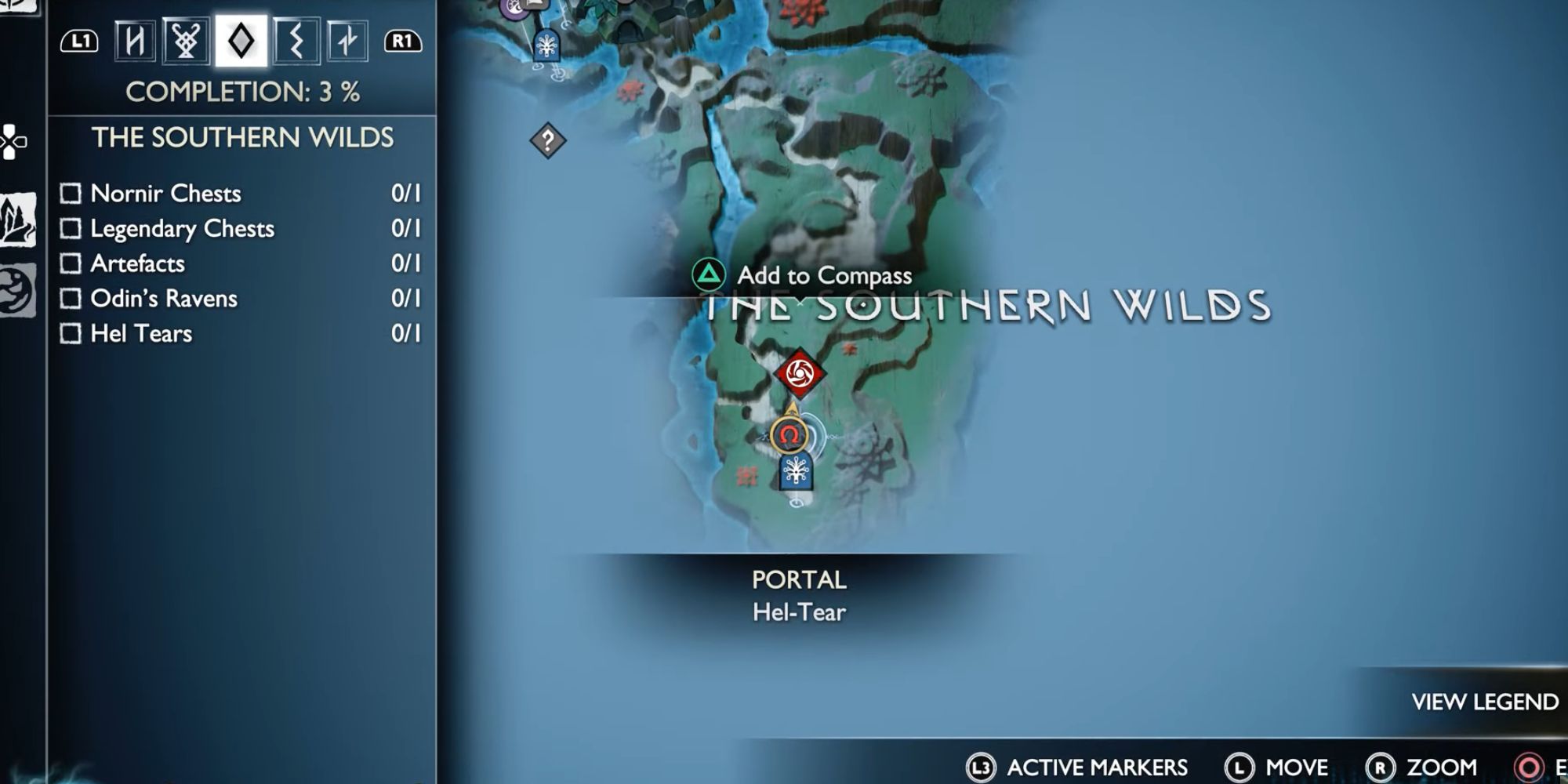1568x784 pixels.
Task: Open the controls overview with the d-pad icon
Action: (x=11, y=143)
